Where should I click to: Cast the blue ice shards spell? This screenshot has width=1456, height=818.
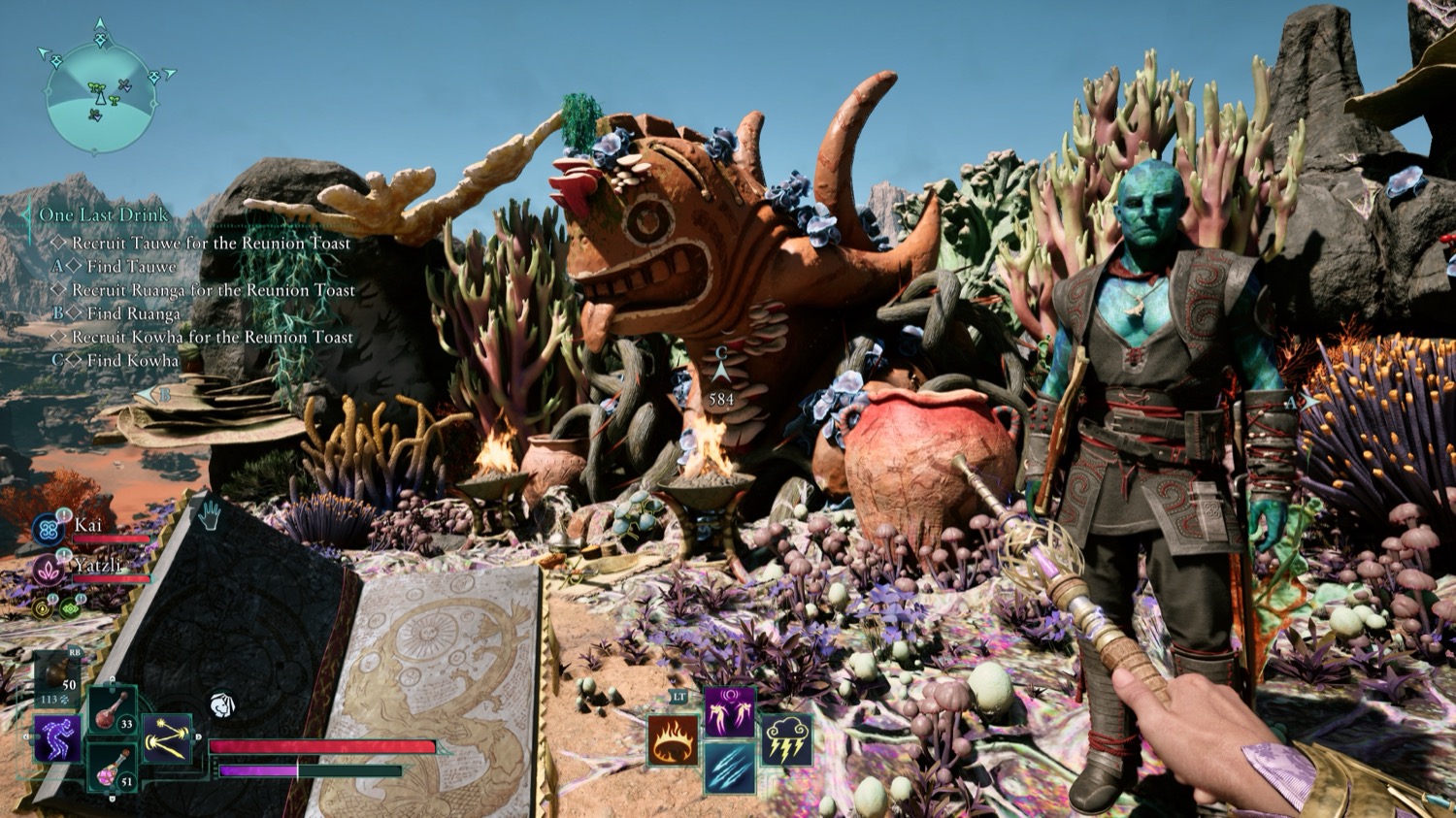point(730,768)
